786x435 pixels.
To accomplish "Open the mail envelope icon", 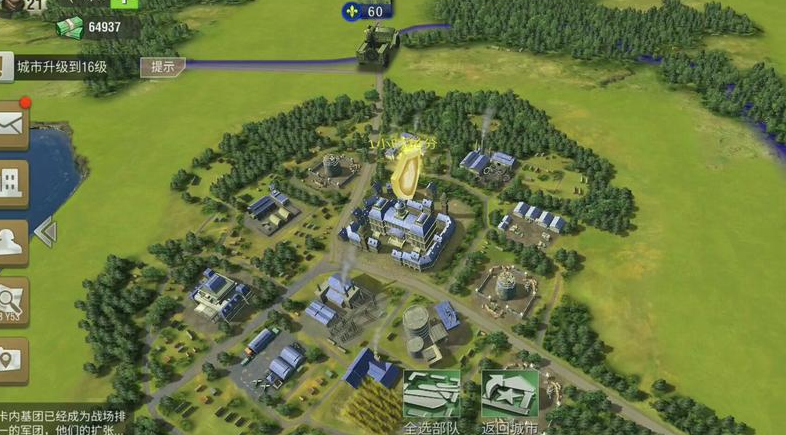I will click(12, 125).
